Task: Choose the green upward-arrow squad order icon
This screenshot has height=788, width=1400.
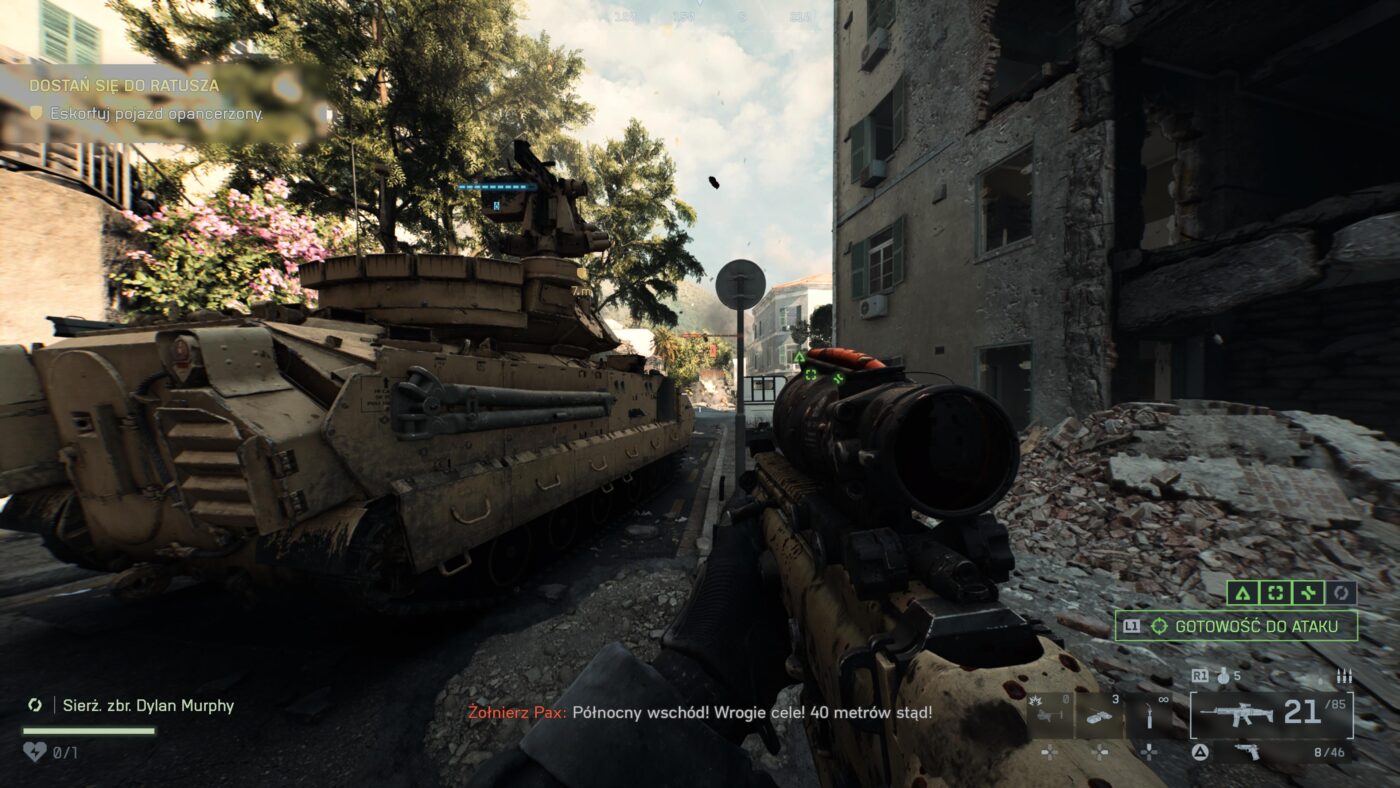Action: tap(1242, 593)
